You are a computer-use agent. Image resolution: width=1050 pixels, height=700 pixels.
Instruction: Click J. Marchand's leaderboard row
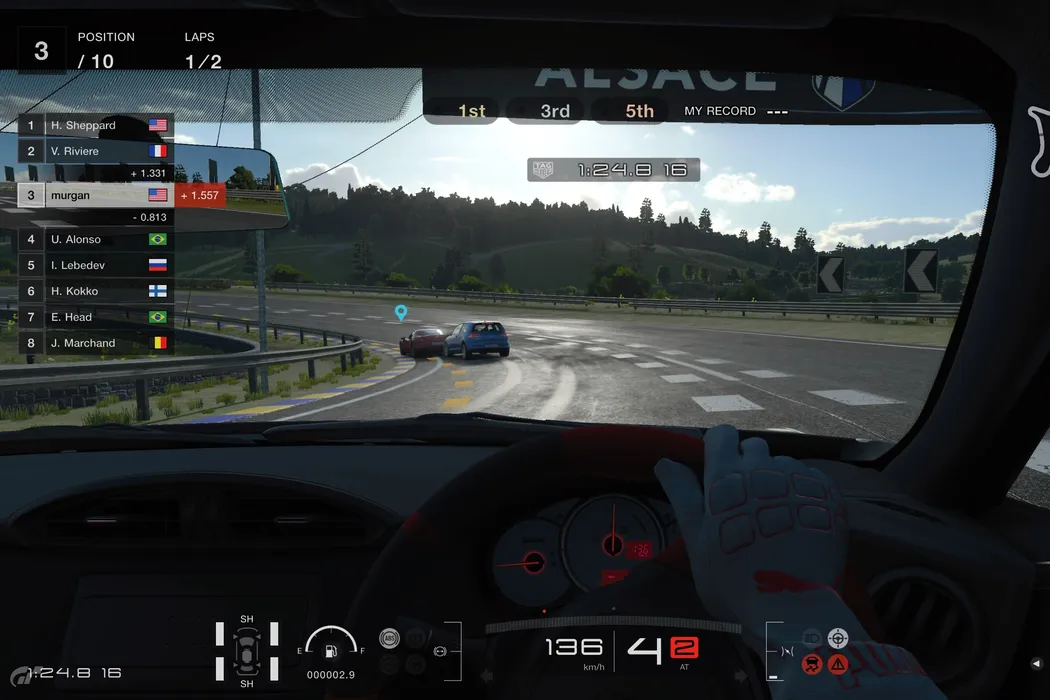point(96,343)
